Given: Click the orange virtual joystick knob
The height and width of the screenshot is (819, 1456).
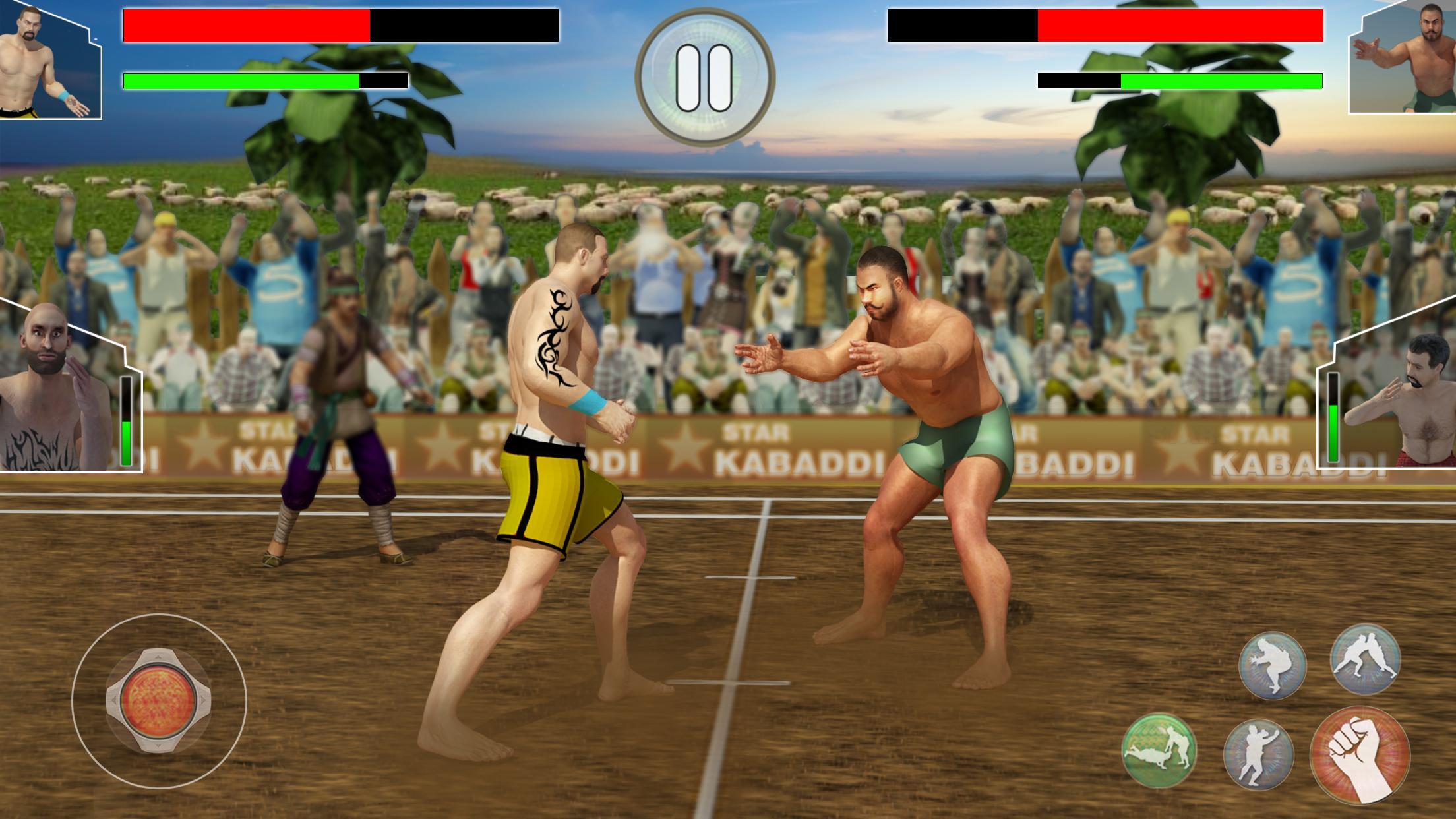Looking at the screenshot, I should tap(159, 700).
